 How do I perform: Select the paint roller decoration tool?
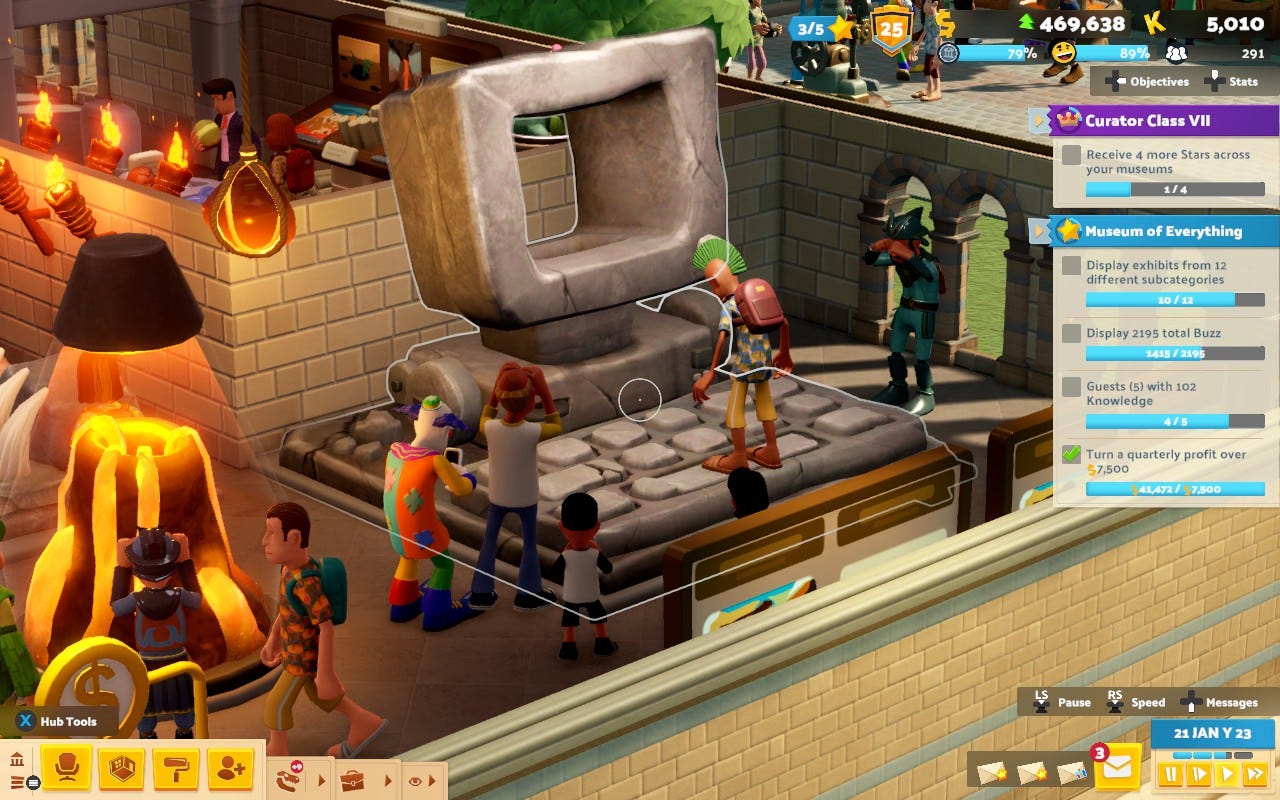175,768
